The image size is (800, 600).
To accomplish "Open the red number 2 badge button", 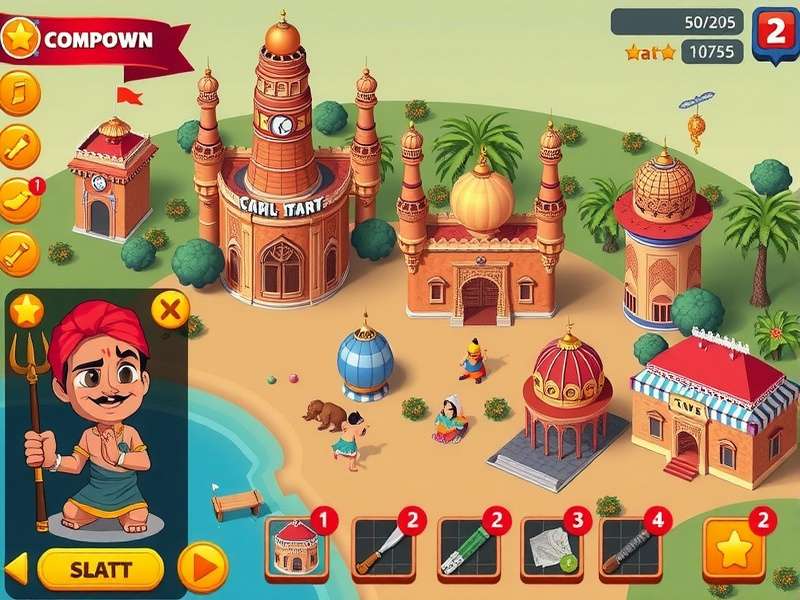I will 773,35.
